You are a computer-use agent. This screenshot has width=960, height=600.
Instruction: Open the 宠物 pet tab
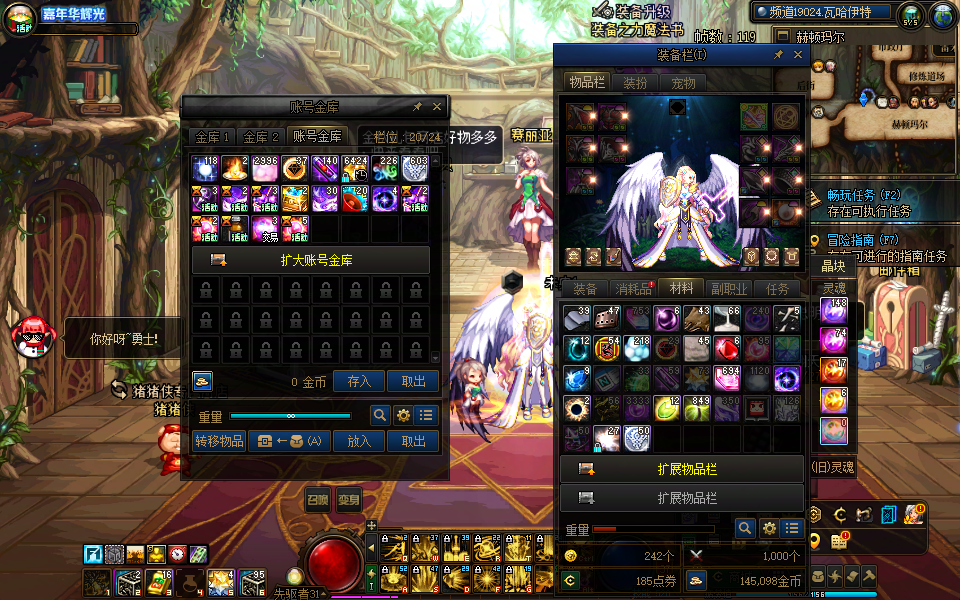tap(683, 83)
